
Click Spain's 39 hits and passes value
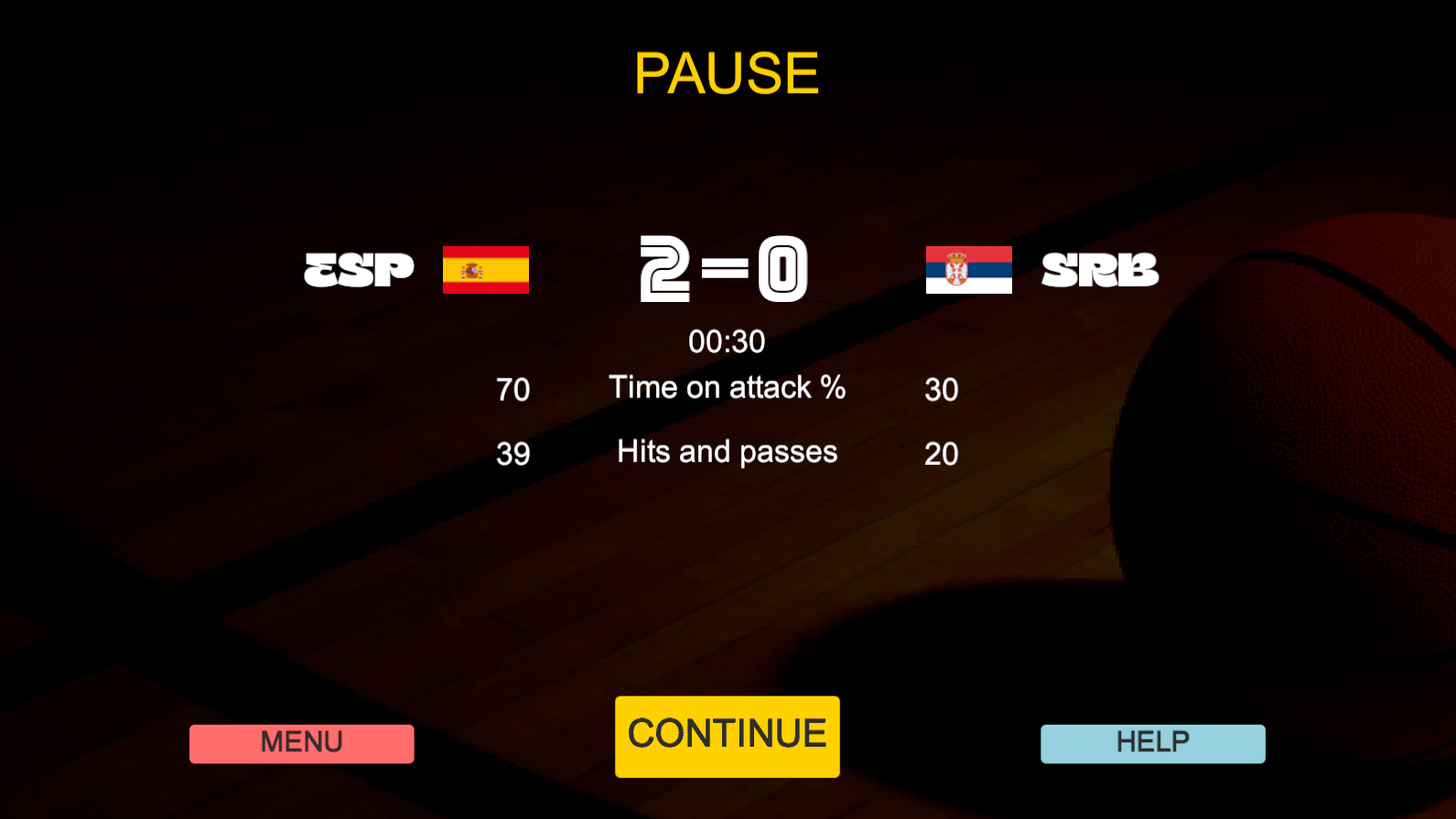pos(513,453)
